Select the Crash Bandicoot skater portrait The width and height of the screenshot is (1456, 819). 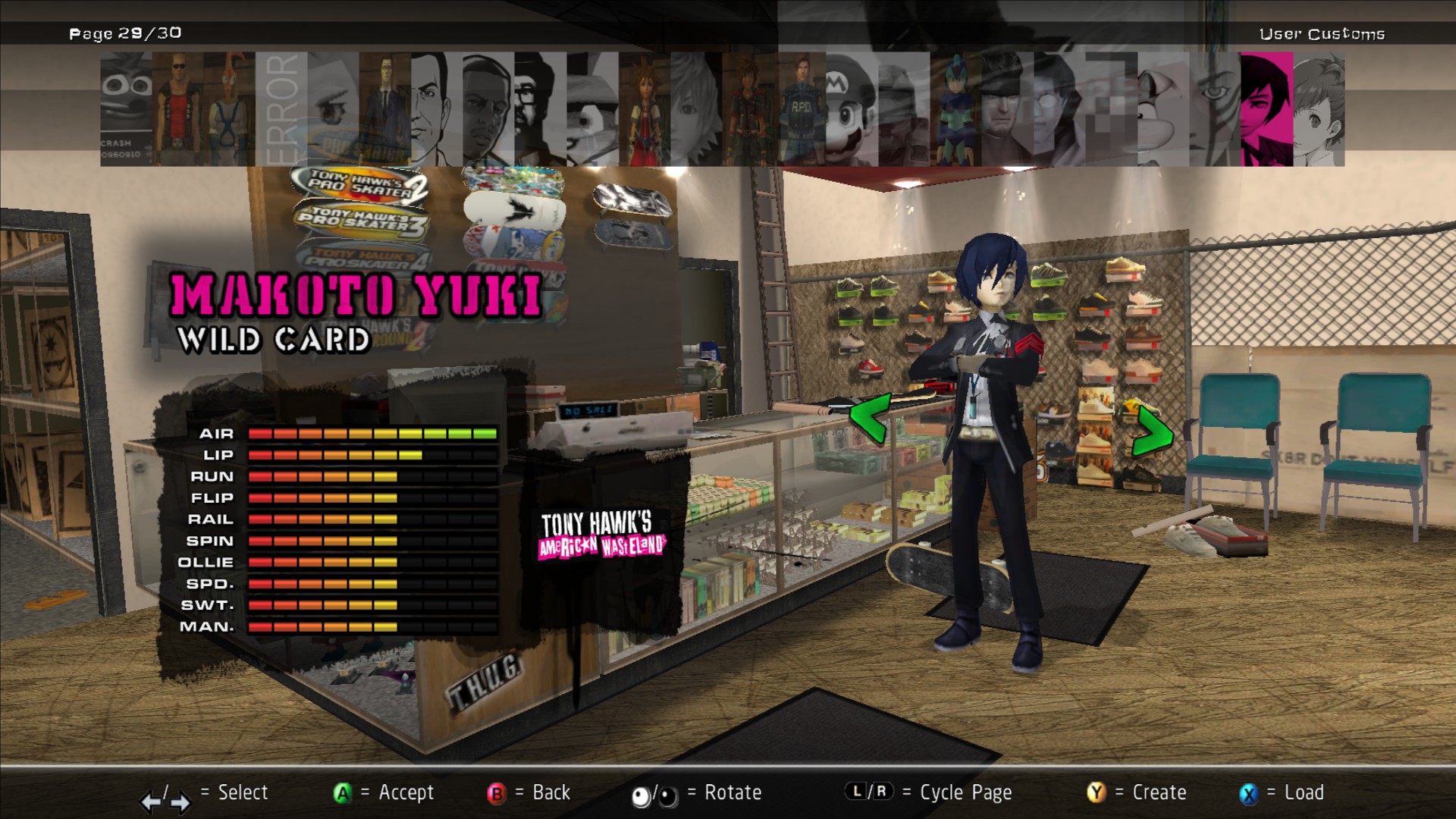pyautogui.click(x=126, y=109)
